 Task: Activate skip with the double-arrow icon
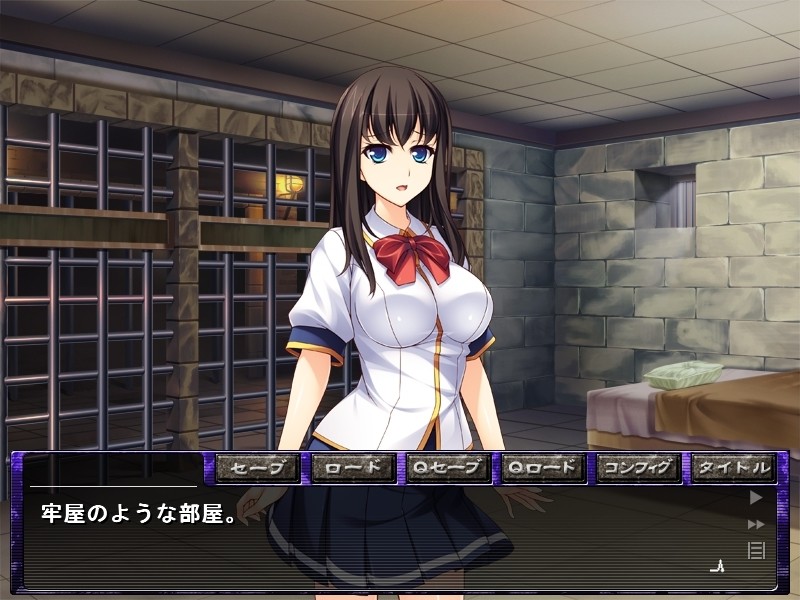756,523
